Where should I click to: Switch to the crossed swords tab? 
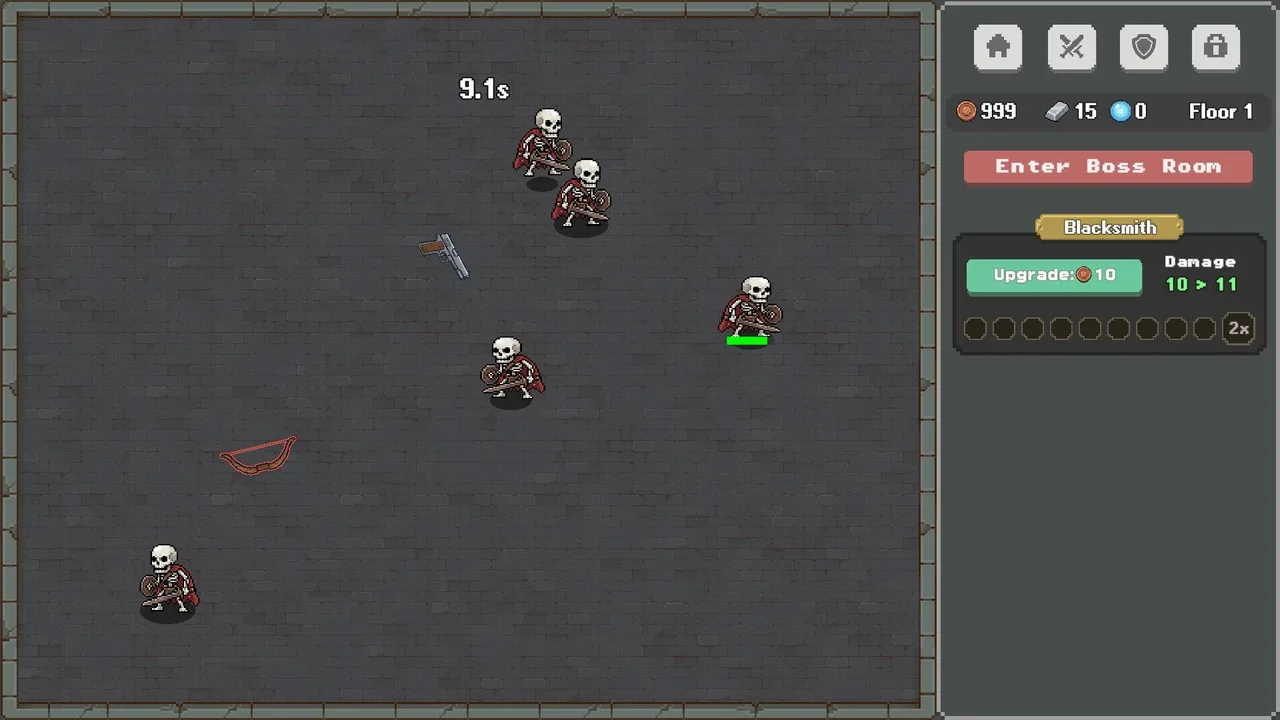tap(1071, 47)
